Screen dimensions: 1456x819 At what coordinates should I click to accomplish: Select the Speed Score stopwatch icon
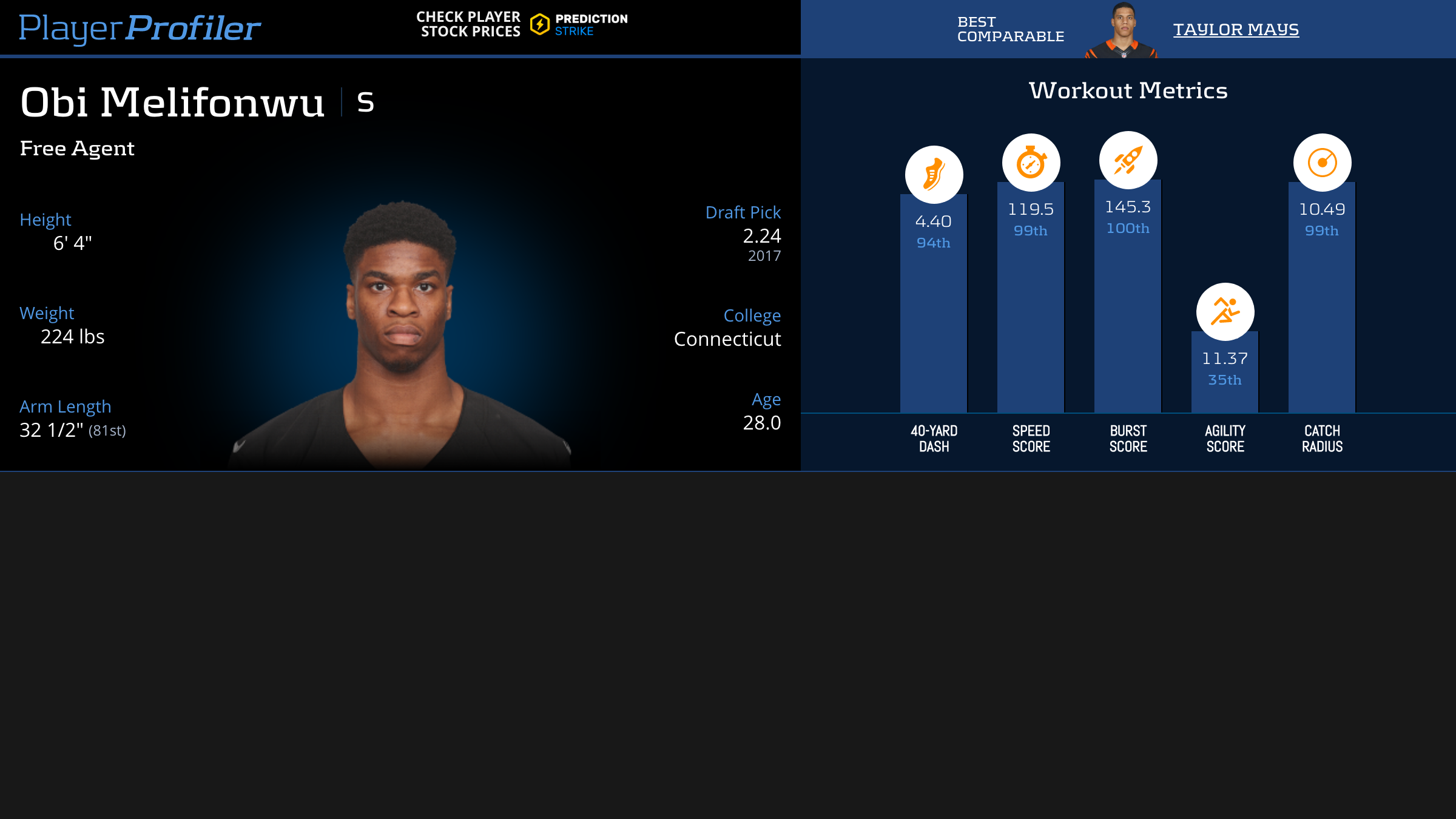pos(1031,163)
